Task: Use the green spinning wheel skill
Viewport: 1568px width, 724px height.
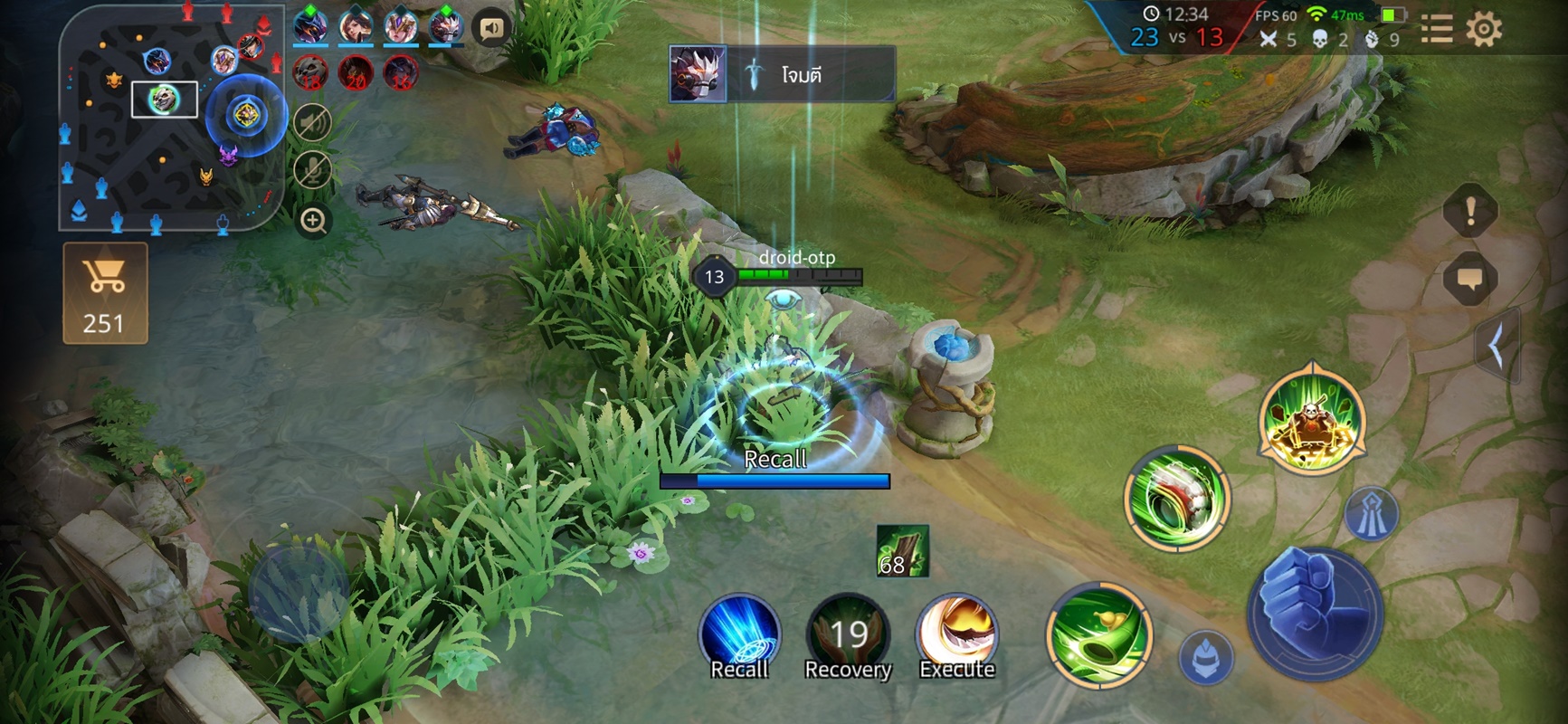Action: [1176, 497]
